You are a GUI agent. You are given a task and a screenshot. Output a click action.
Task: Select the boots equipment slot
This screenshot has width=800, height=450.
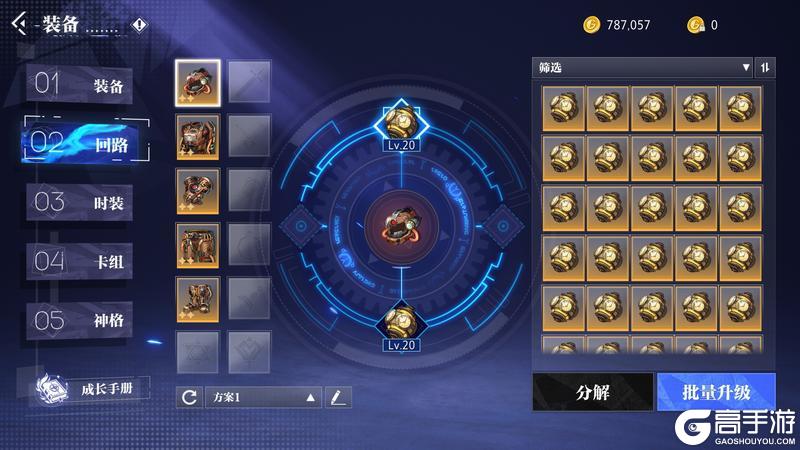[x=198, y=297]
